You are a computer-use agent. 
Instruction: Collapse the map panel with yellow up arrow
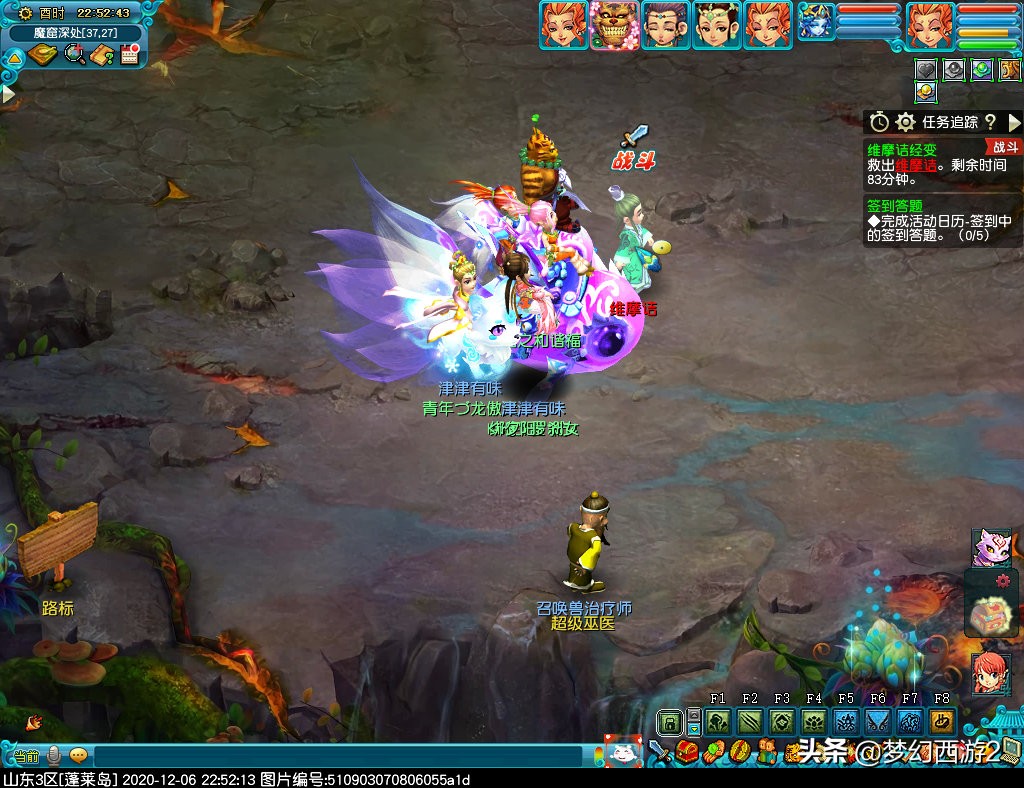pyautogui.click(x=14, y=58)
